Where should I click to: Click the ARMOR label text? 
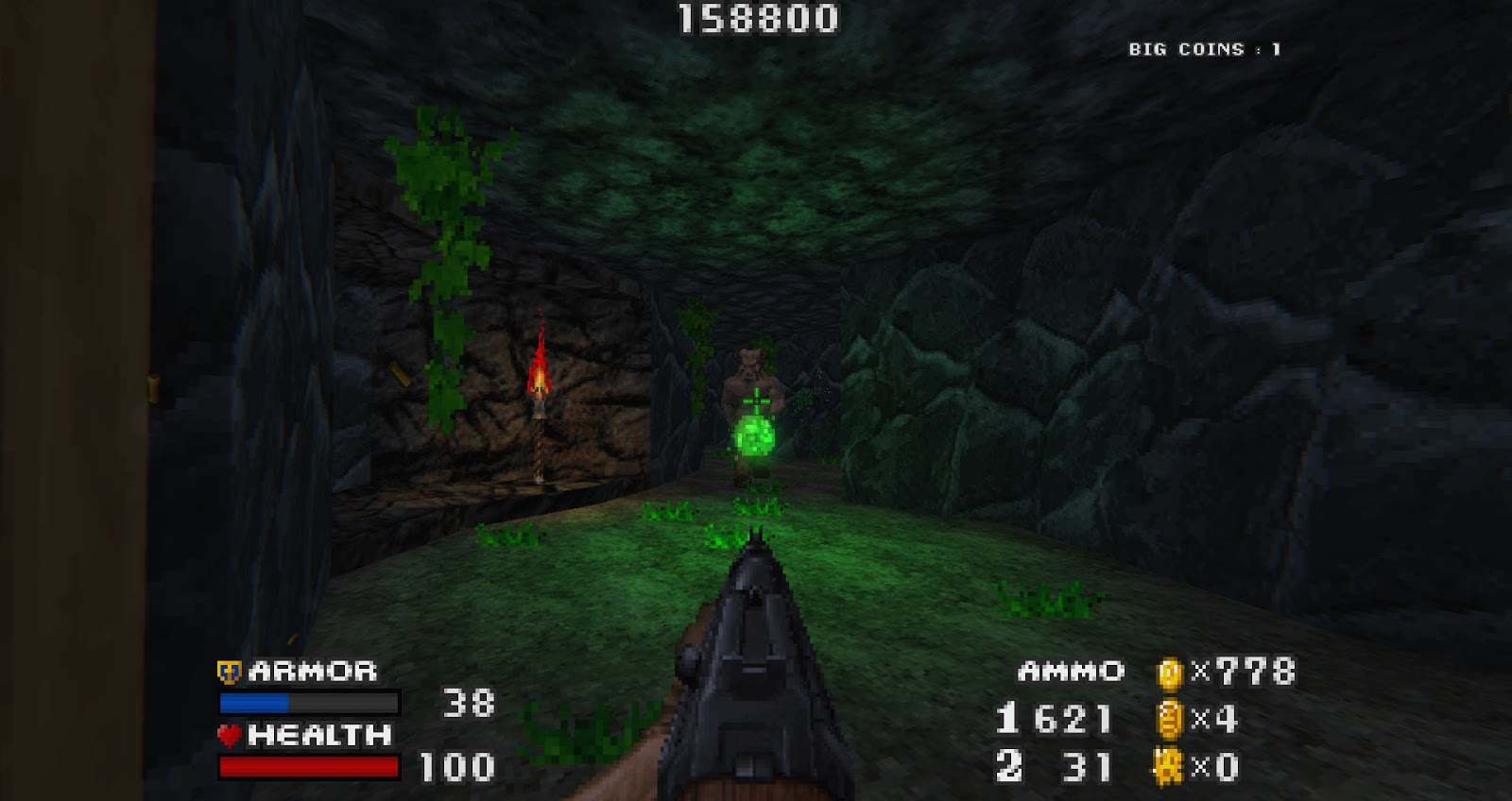(x=312, y=673)
